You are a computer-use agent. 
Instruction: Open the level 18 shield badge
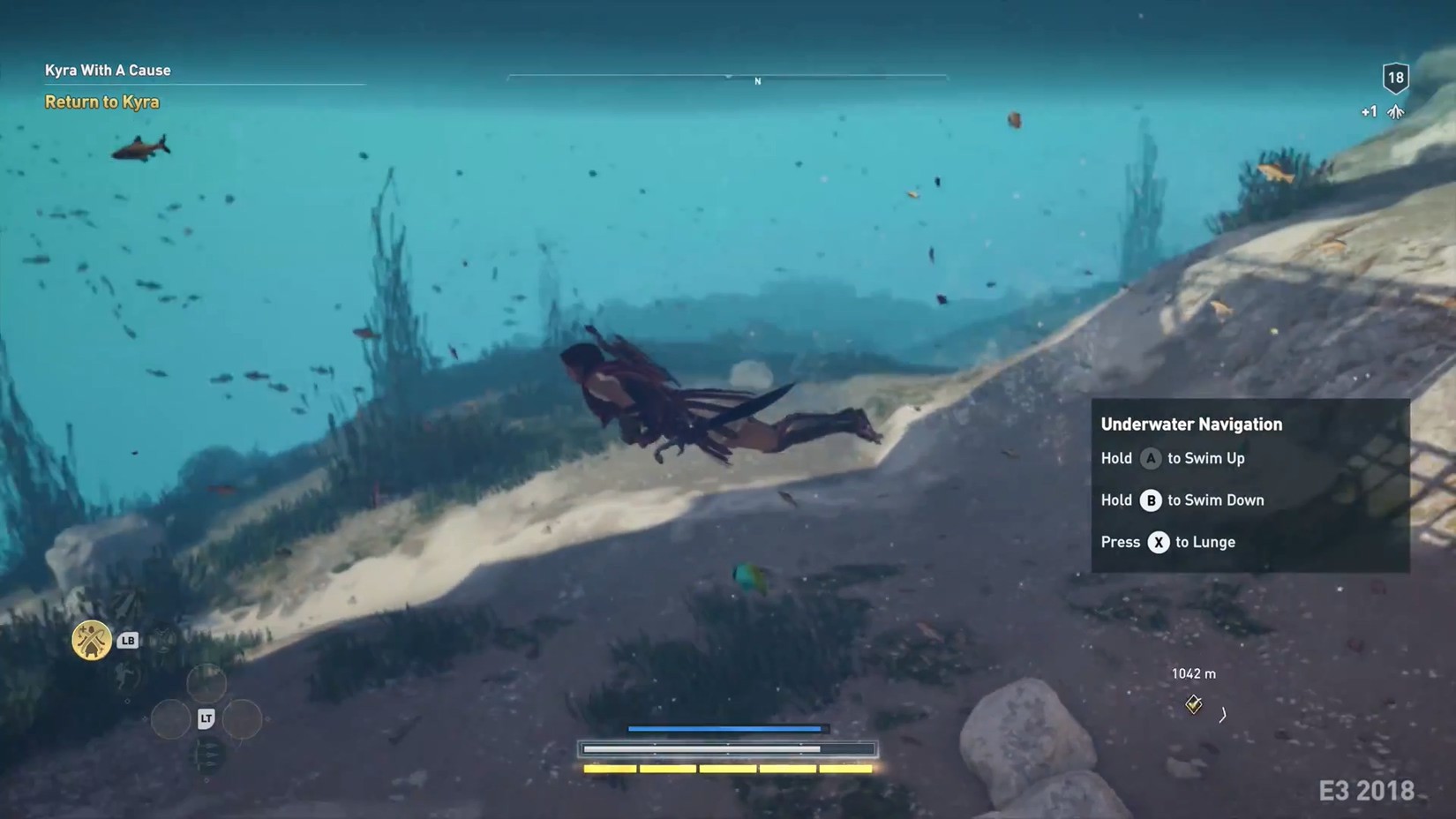coord(1395,79)
